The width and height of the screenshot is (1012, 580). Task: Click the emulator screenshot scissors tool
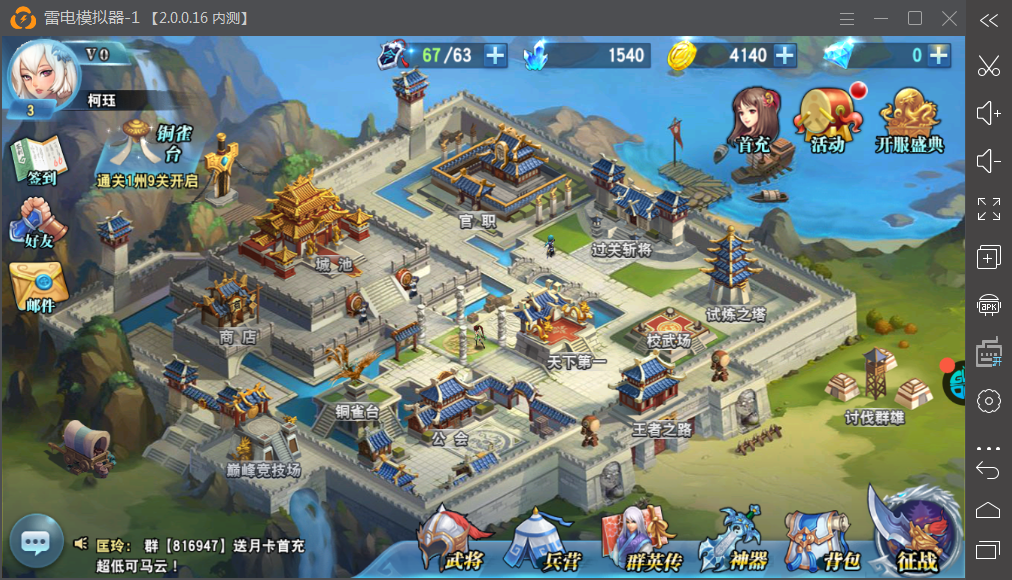point(988,66)
